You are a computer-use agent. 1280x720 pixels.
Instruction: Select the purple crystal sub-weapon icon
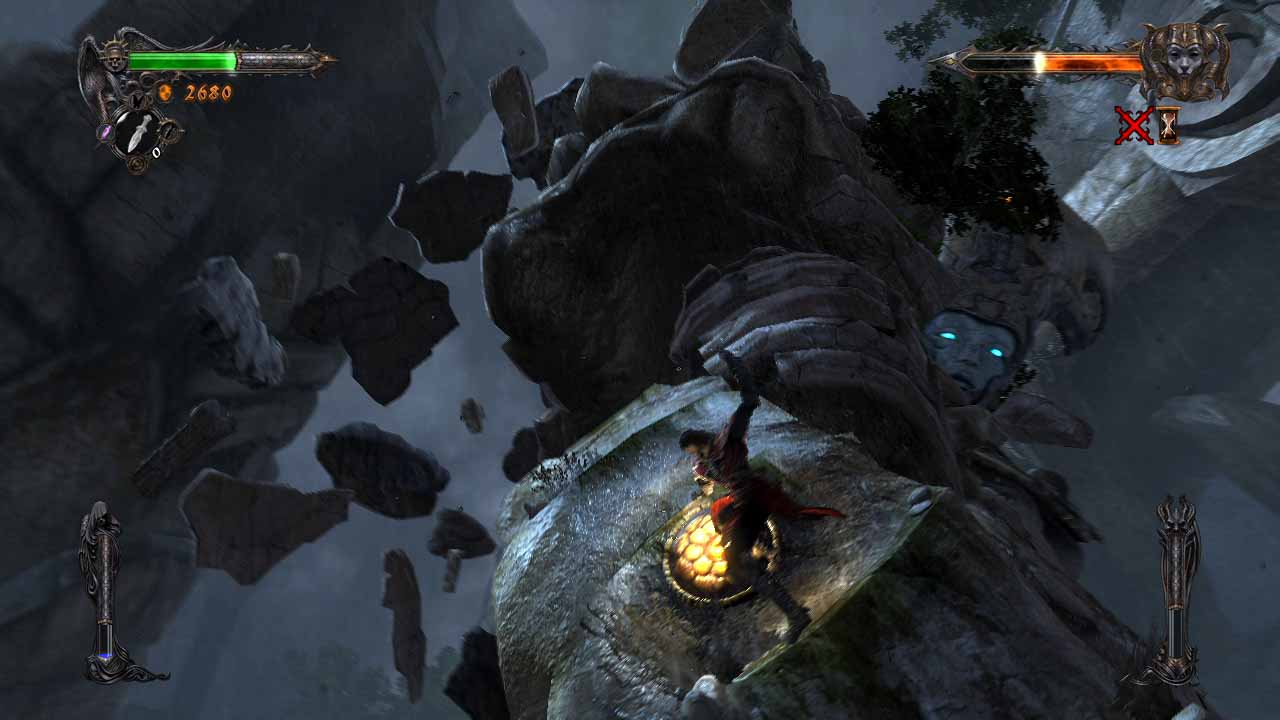point(104,131)
